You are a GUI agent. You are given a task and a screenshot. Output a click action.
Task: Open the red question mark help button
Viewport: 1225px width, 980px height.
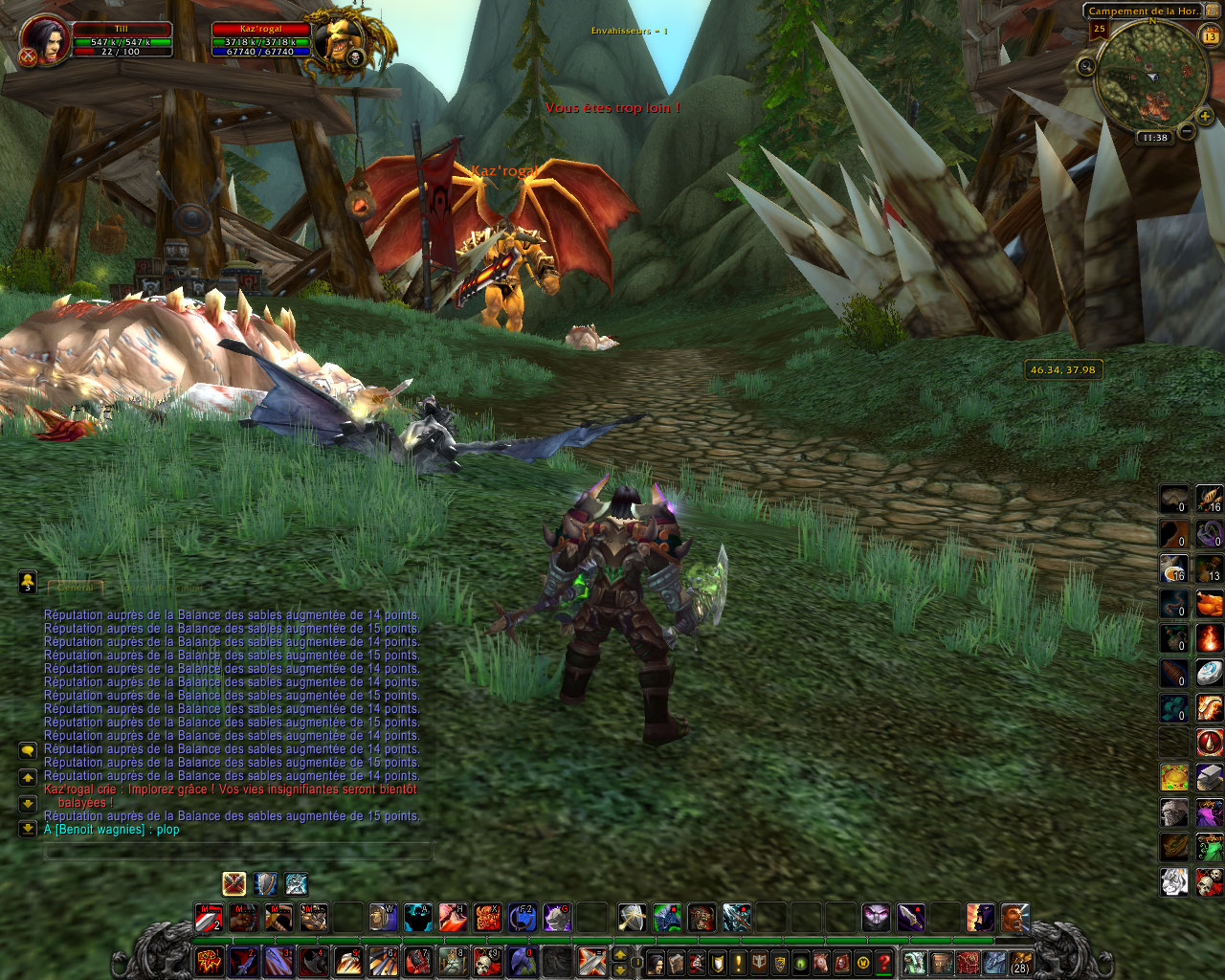[x=884, y=962]
